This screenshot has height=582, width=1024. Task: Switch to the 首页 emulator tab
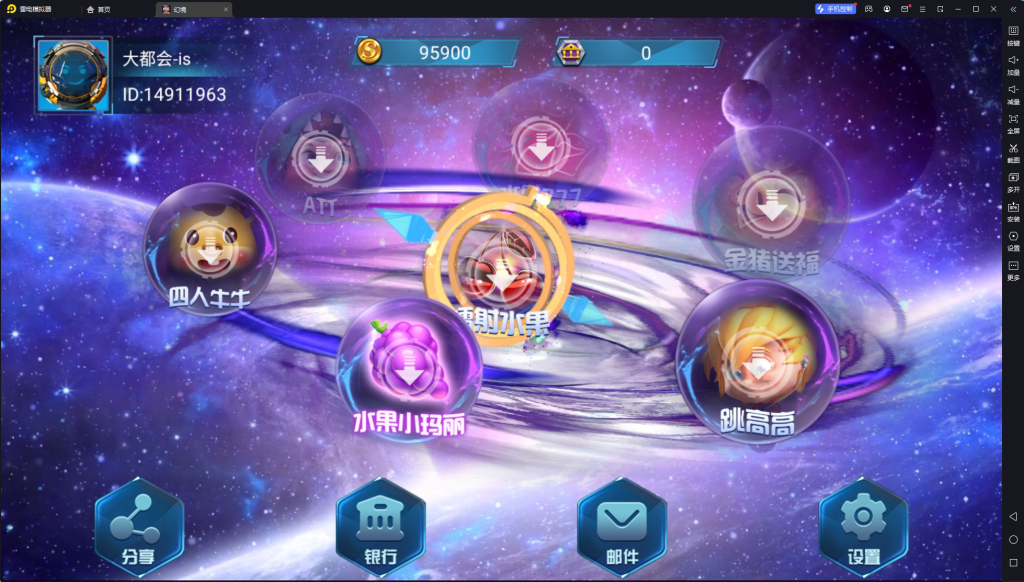[98, 9]
